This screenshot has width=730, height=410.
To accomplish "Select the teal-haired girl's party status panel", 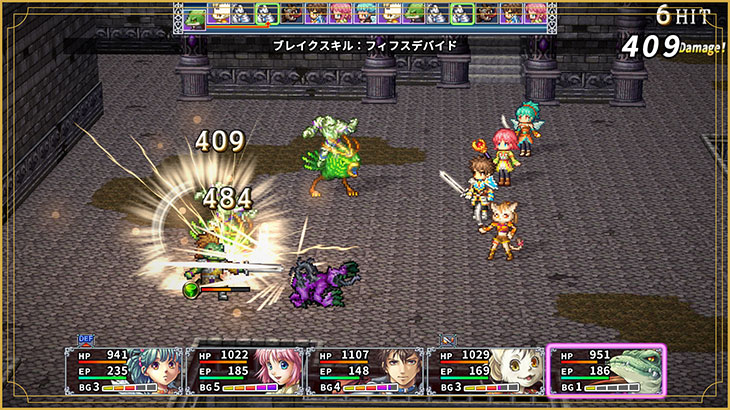I will 123,369.
